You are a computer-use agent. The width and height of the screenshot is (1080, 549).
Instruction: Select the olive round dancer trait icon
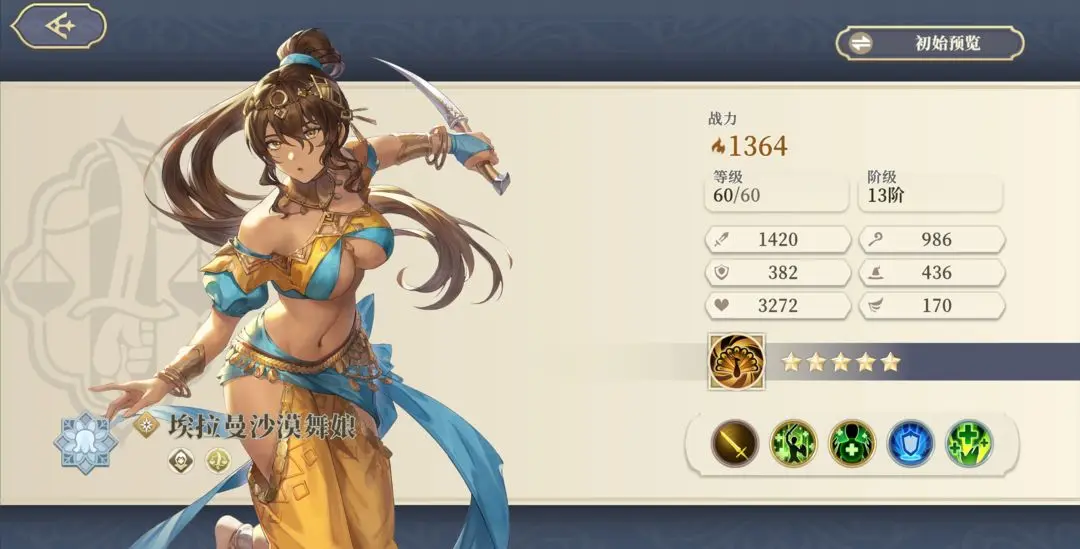click(218, 461)
